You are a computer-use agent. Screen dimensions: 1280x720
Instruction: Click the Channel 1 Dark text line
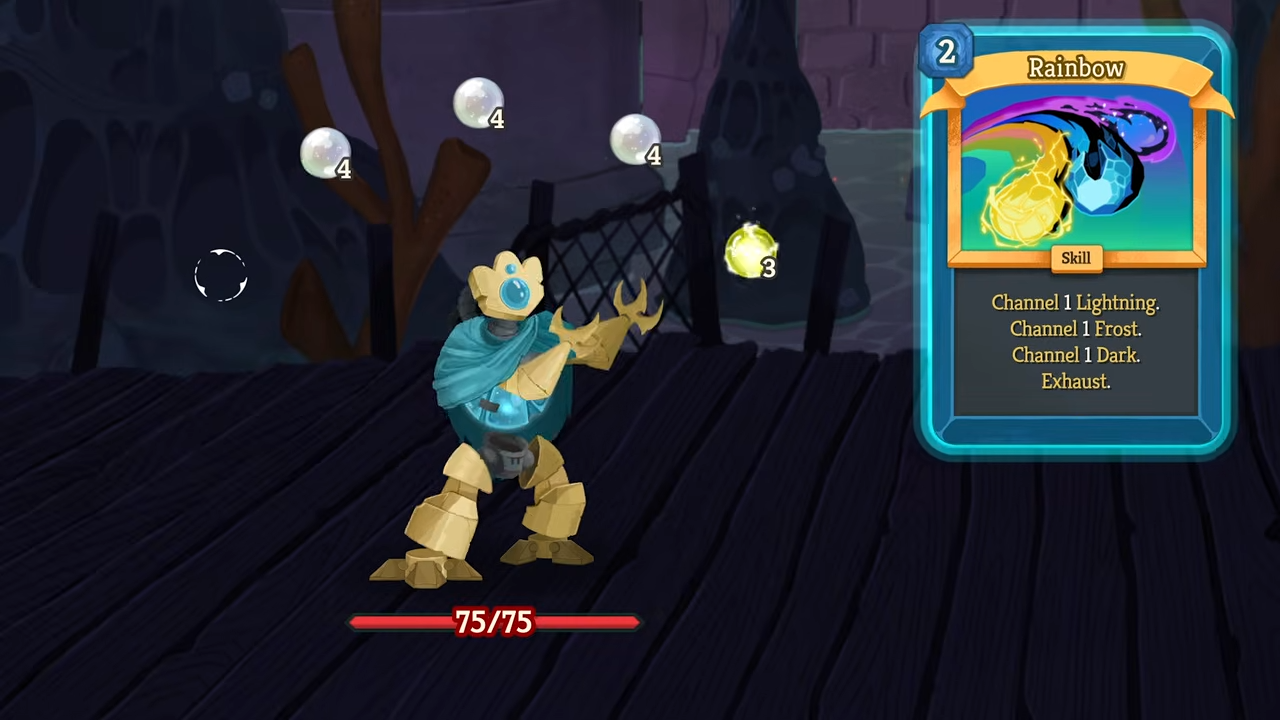pos(1075,355)
